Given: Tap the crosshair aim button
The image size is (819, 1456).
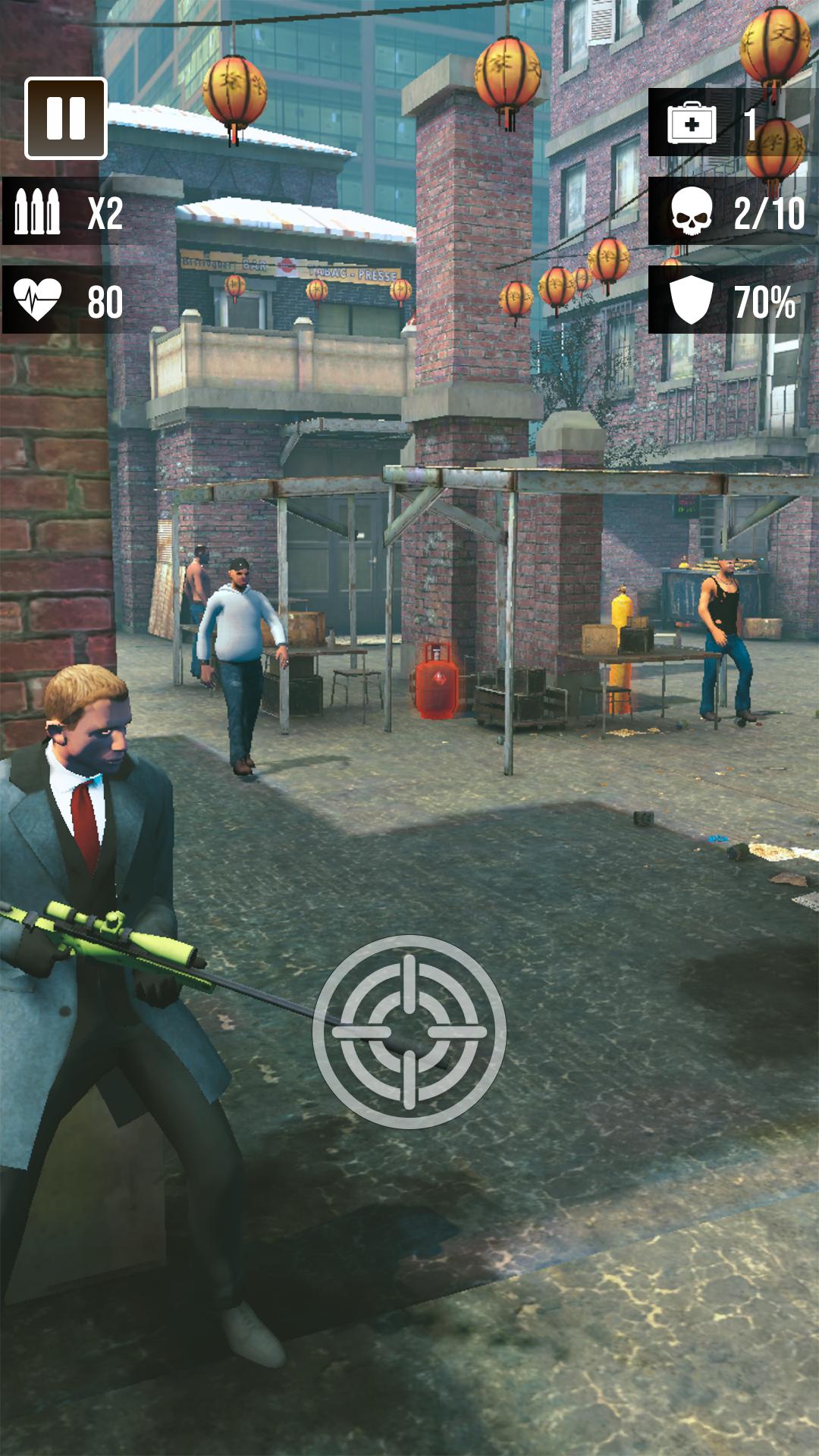Looking at the screenshot, I should pos(409,1031).
